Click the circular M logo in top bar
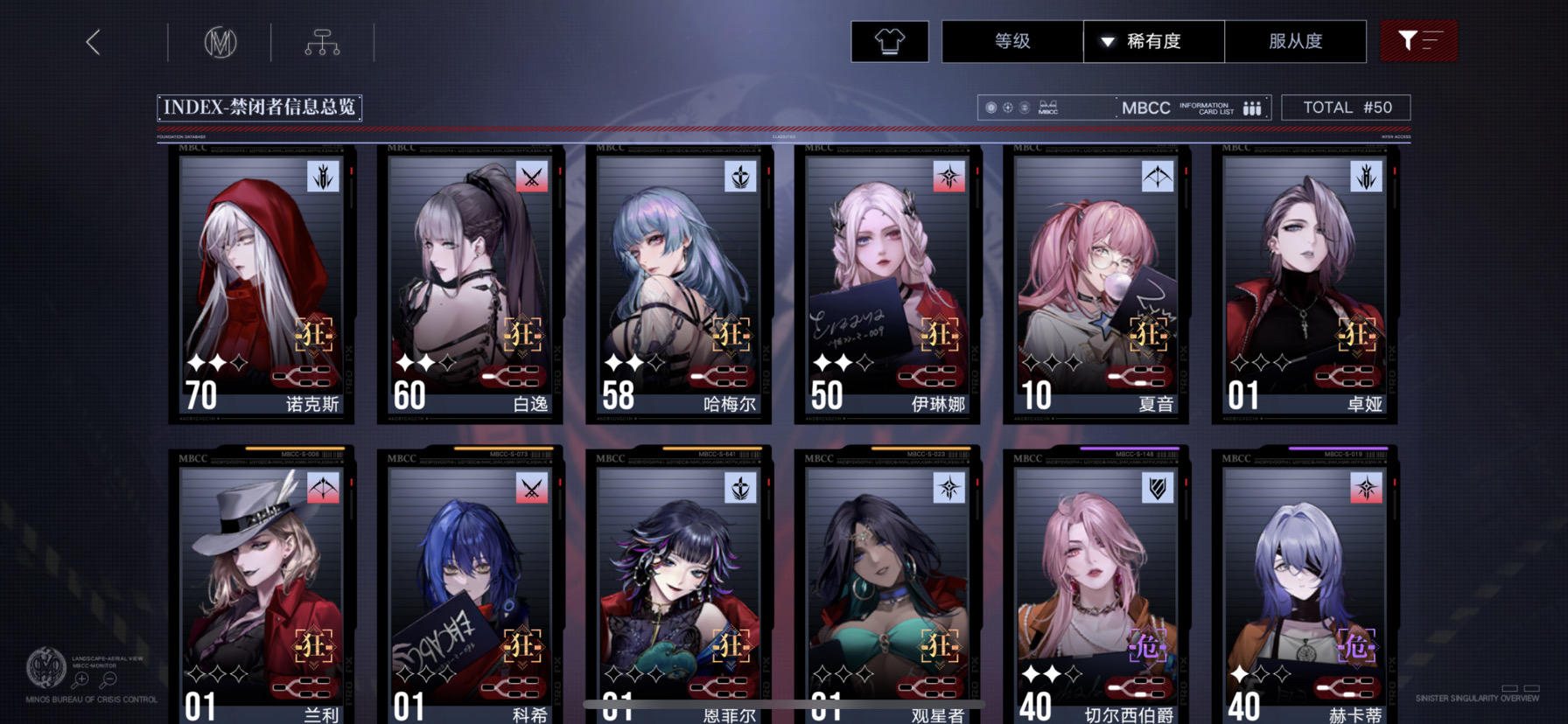The height and width of the screenshot is (724, 1568). [221, 40]
